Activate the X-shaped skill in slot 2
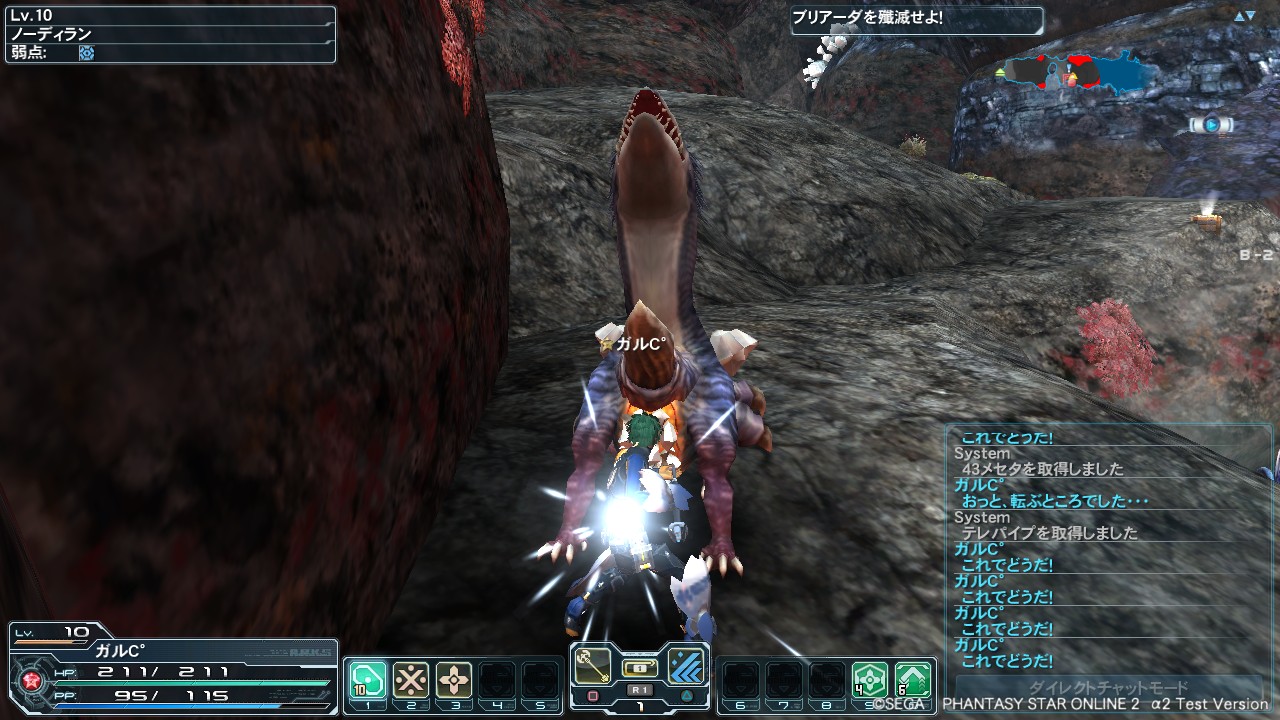 tap(411, 680)
